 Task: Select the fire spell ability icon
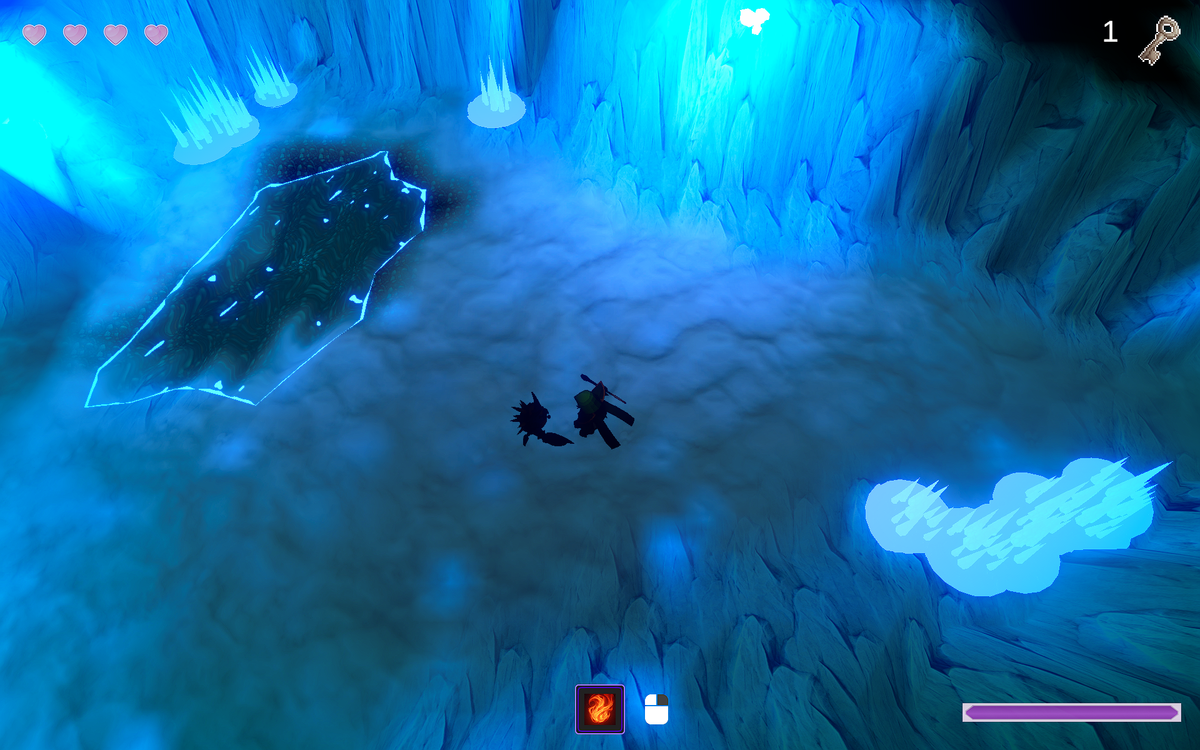600,709
